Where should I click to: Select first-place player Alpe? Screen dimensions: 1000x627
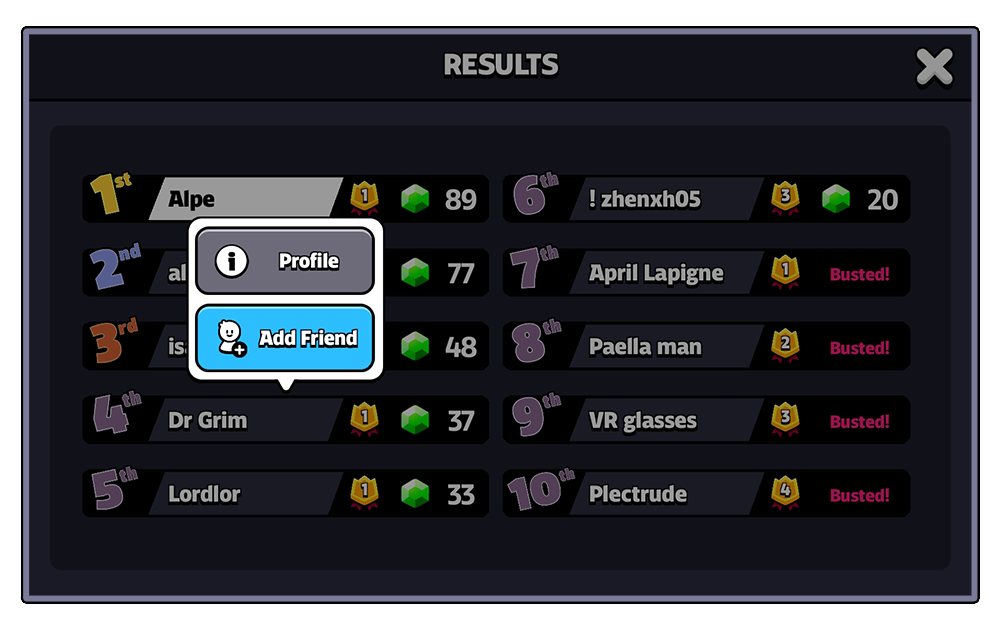245,199
